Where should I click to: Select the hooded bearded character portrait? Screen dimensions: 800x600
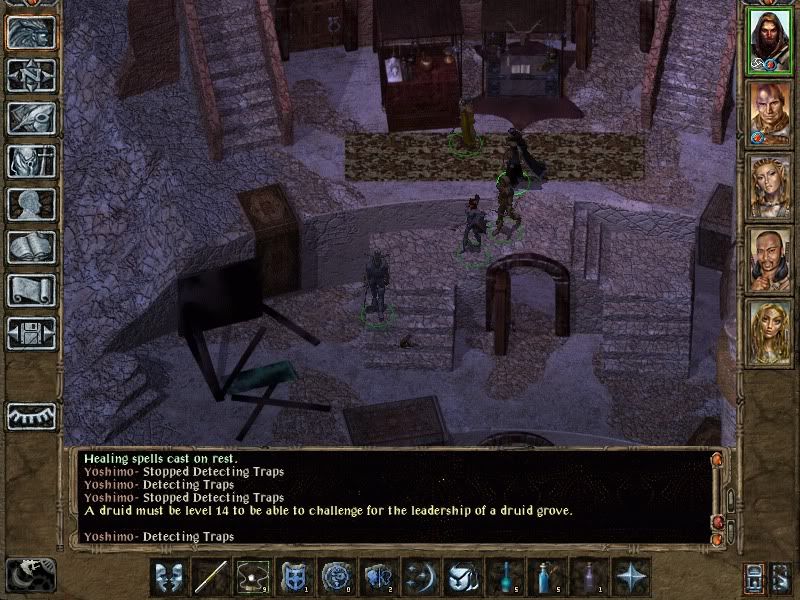pyautogui.click(x=769, y=41)
